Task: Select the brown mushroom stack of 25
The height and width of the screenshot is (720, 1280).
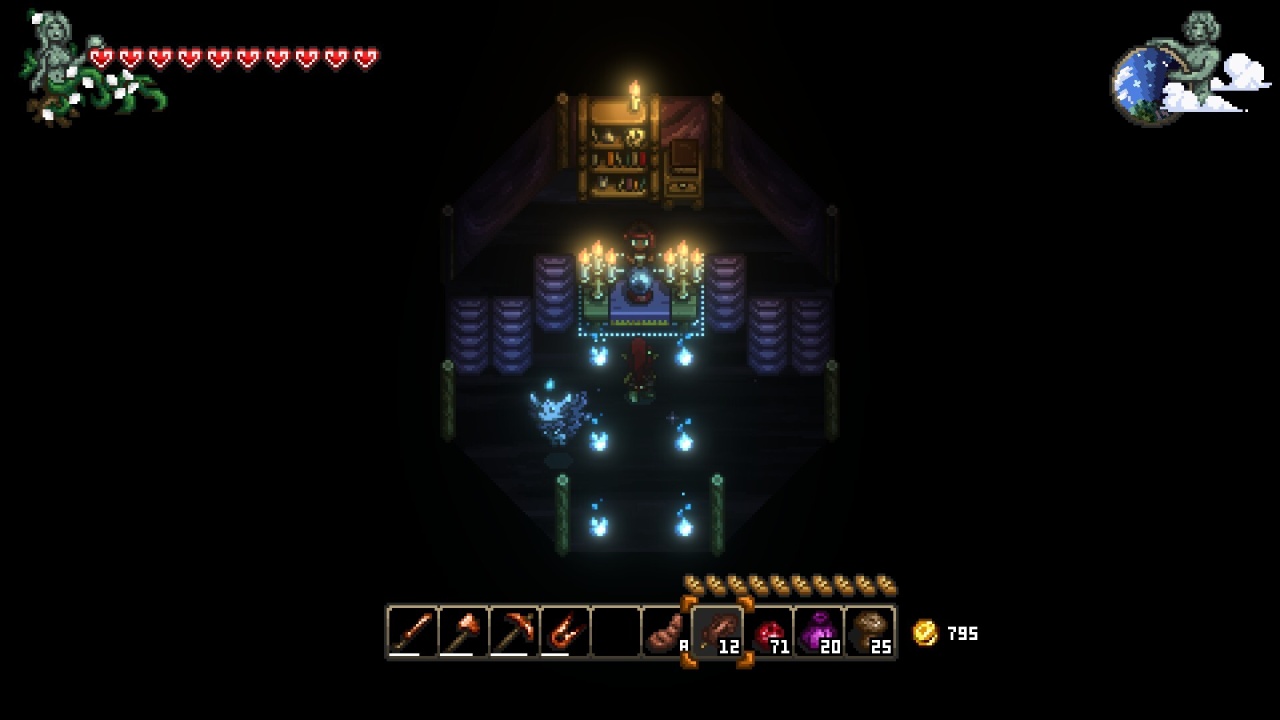Action: (870, 632)
